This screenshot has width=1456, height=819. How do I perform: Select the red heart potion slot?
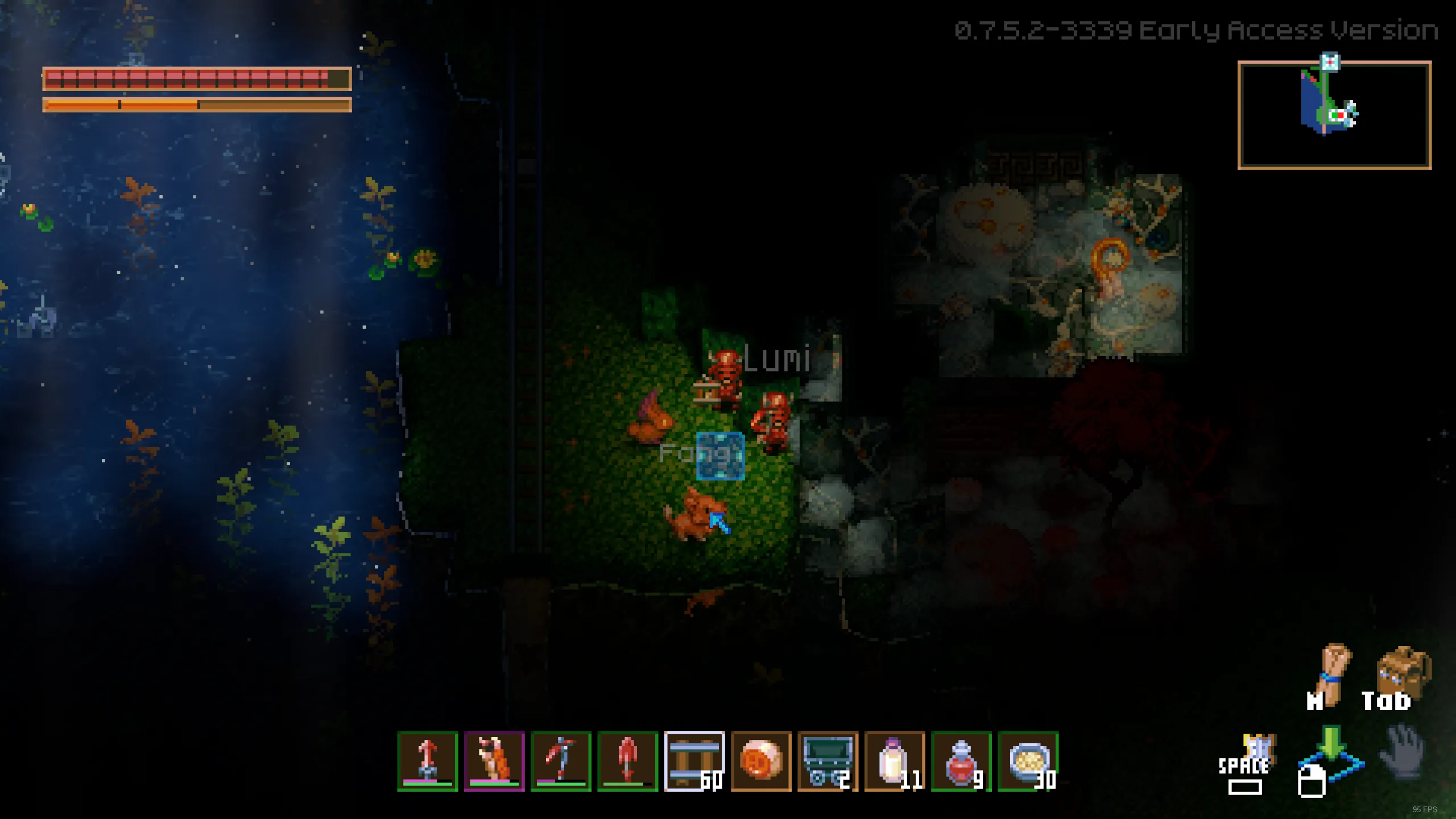[961, 761]
